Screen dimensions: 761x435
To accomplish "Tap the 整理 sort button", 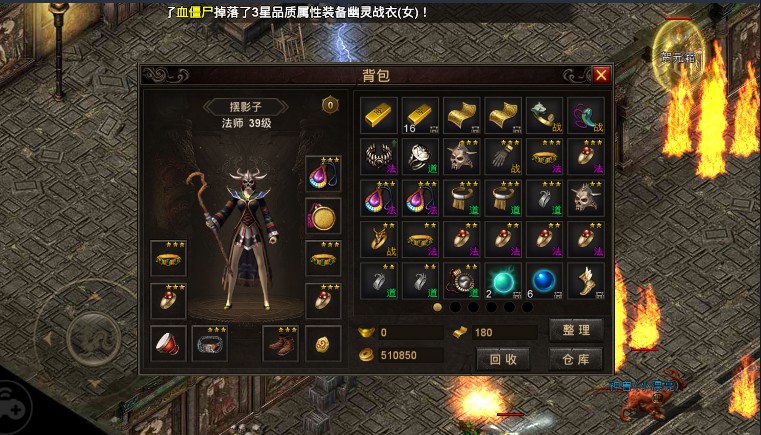I will 576,331.
